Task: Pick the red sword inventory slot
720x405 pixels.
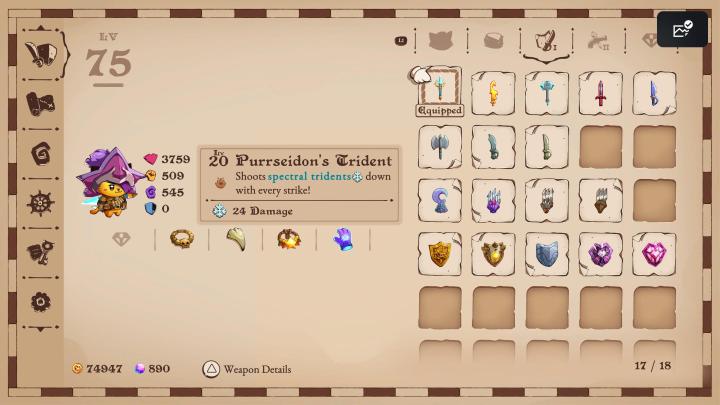Action: pos(600,93)
